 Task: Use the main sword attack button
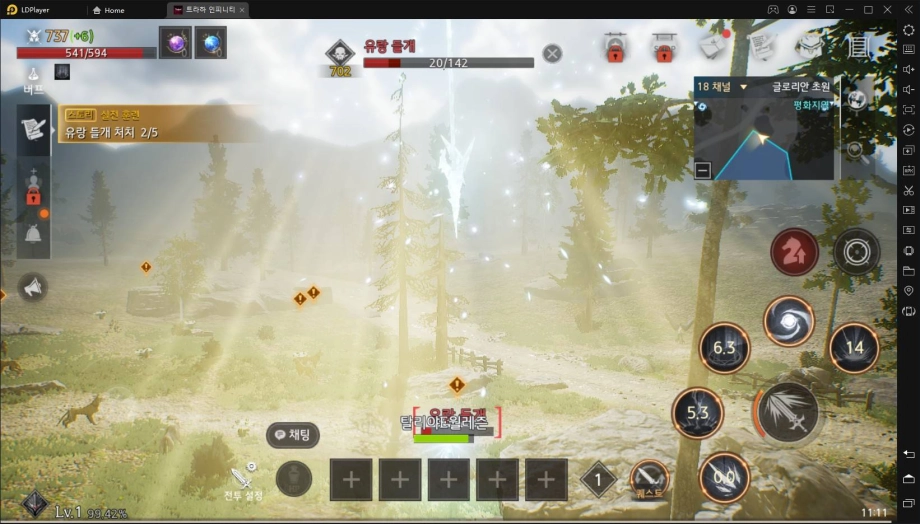coord(787,412)
